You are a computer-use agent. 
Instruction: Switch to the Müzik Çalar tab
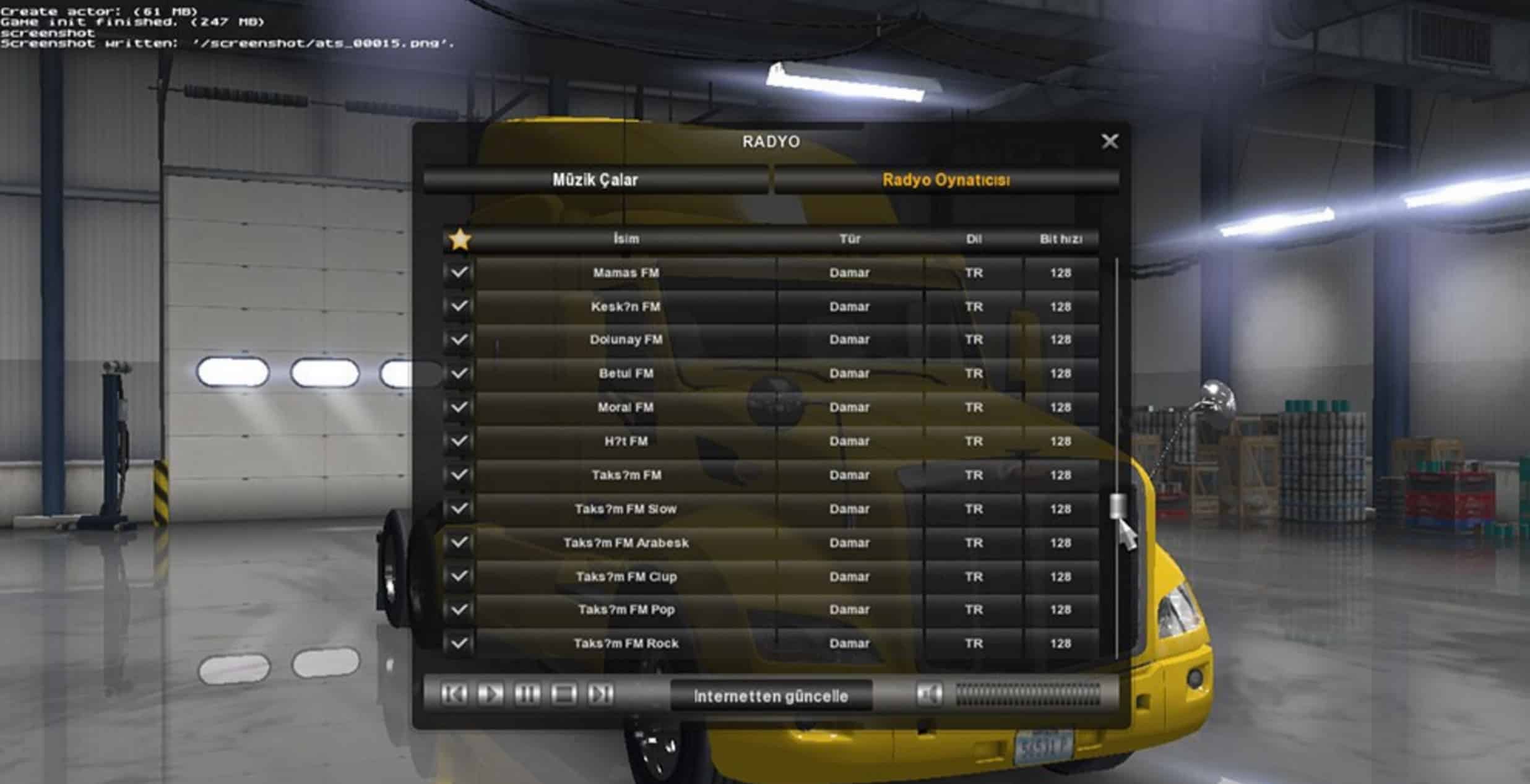point(595,180)
